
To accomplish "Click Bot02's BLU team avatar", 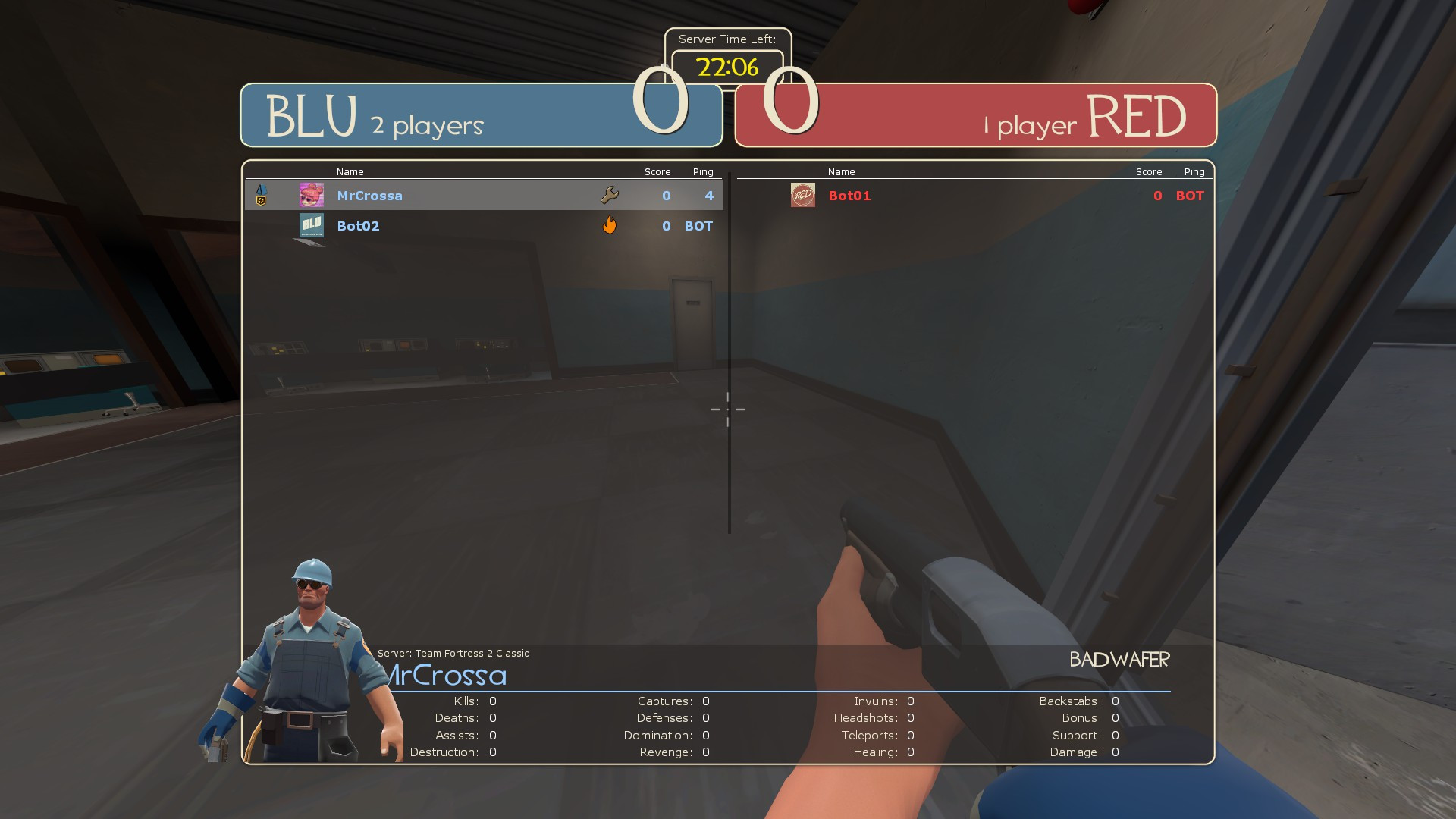I will (x=311, y=225).
